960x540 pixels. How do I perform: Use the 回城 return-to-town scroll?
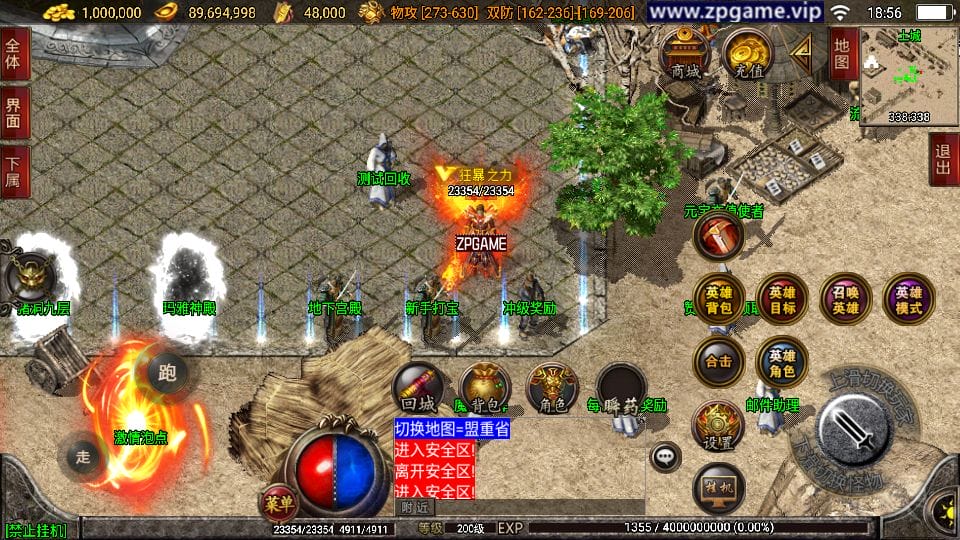(417, 389)
